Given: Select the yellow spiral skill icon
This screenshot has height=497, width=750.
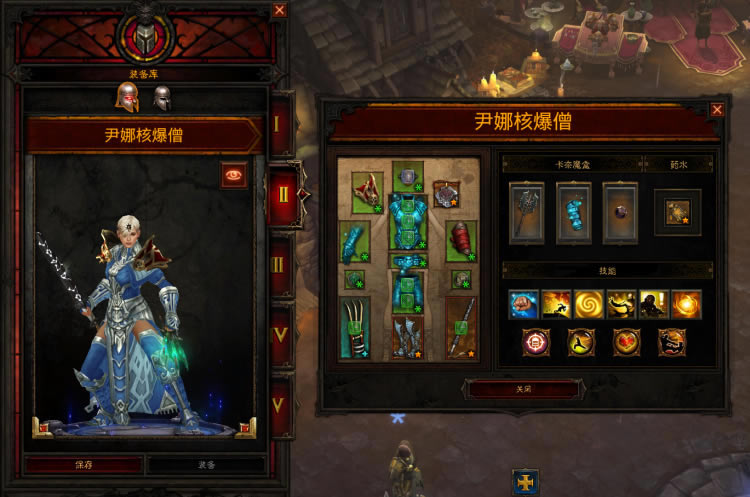Looking at the screenshot, I should click(x=589, y=305).
